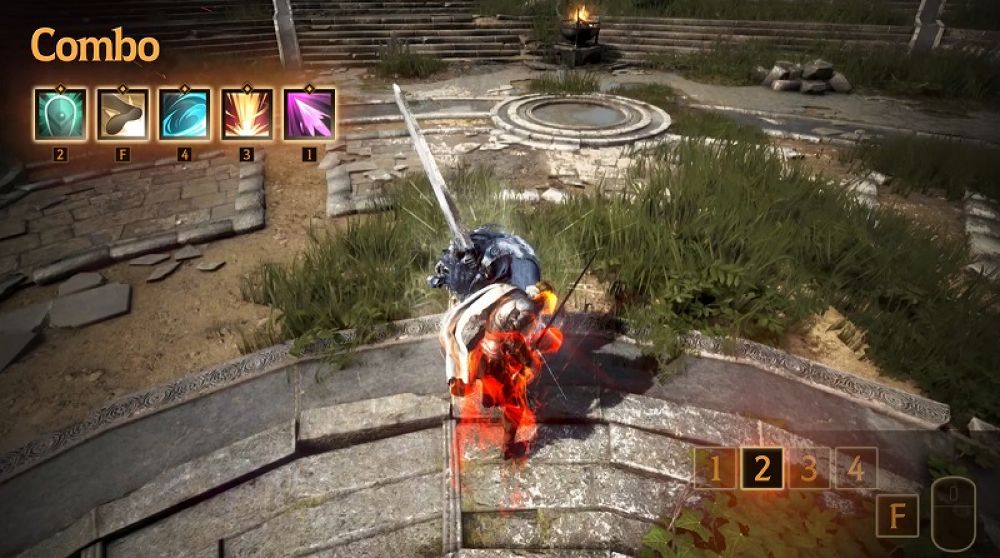Activate the kick skill in the combo
Image resolution: width=1000 pixels, height=558 pixels.
122,114
